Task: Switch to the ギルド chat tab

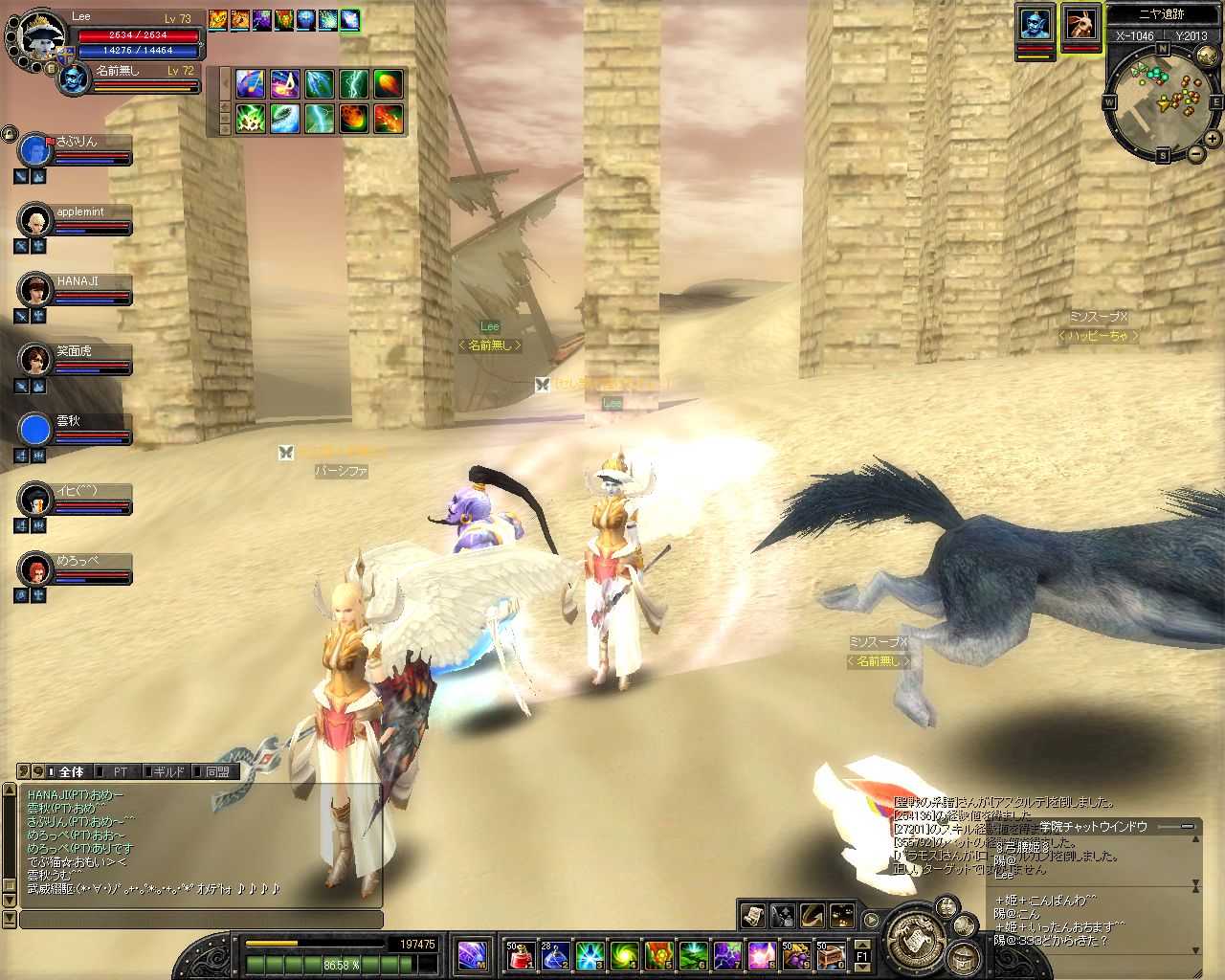Action: tap(168, 771)
